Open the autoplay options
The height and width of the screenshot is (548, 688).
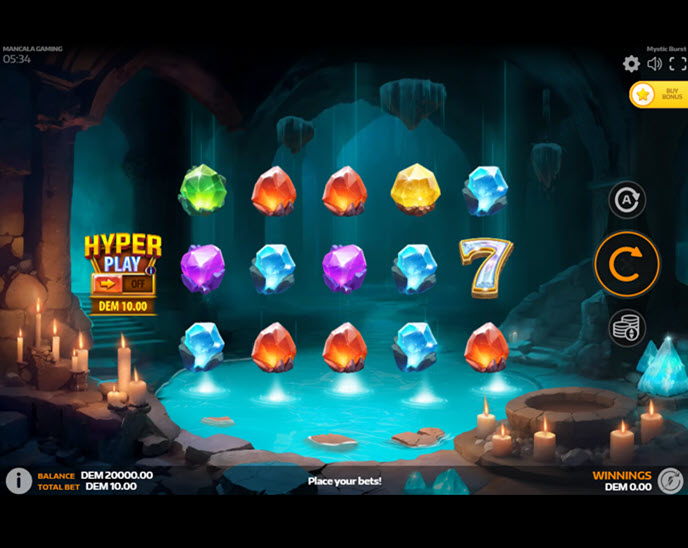point(627,200)
